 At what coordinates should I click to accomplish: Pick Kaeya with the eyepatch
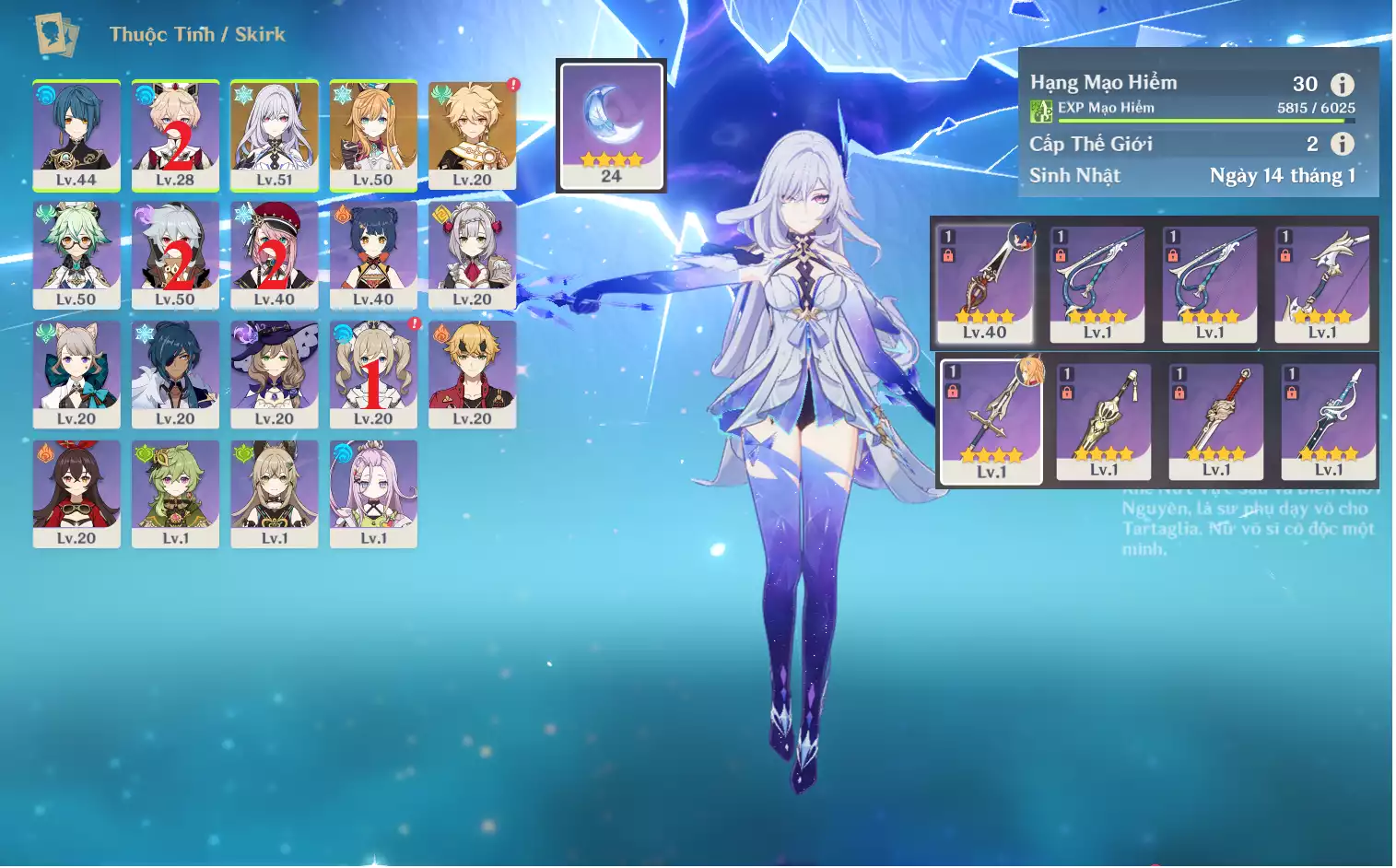tap(175, 374)
